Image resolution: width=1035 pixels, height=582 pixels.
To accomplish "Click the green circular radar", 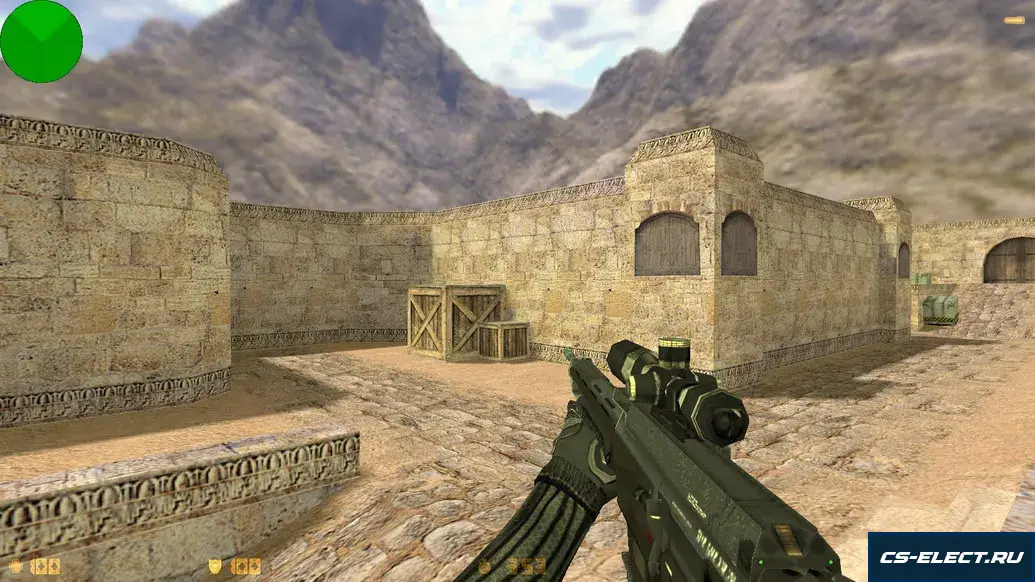I will tap(41, 41).
